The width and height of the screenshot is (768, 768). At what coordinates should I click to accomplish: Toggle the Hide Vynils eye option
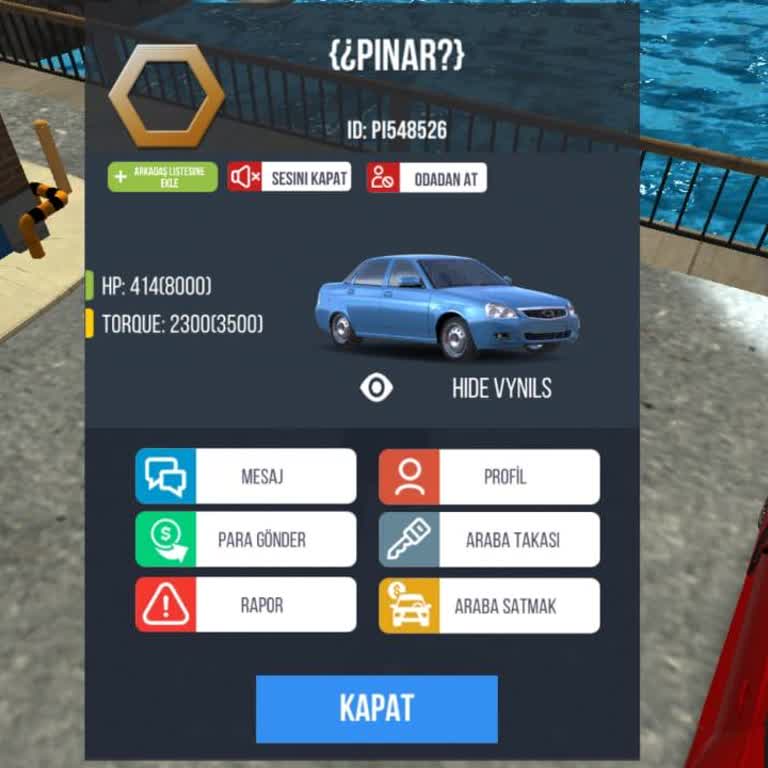377,388
